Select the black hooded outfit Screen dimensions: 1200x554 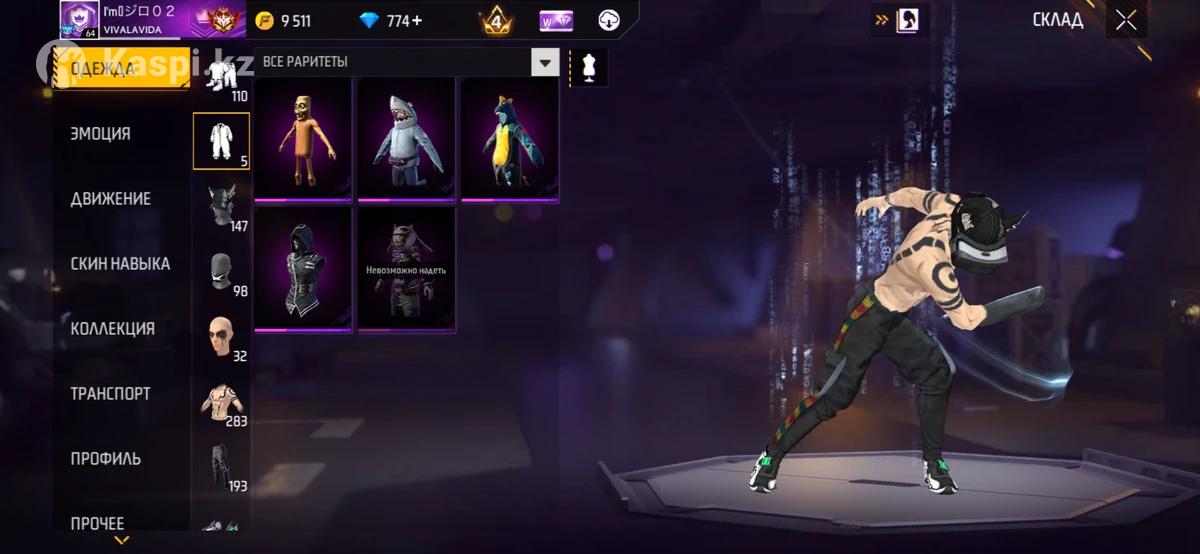303,268
